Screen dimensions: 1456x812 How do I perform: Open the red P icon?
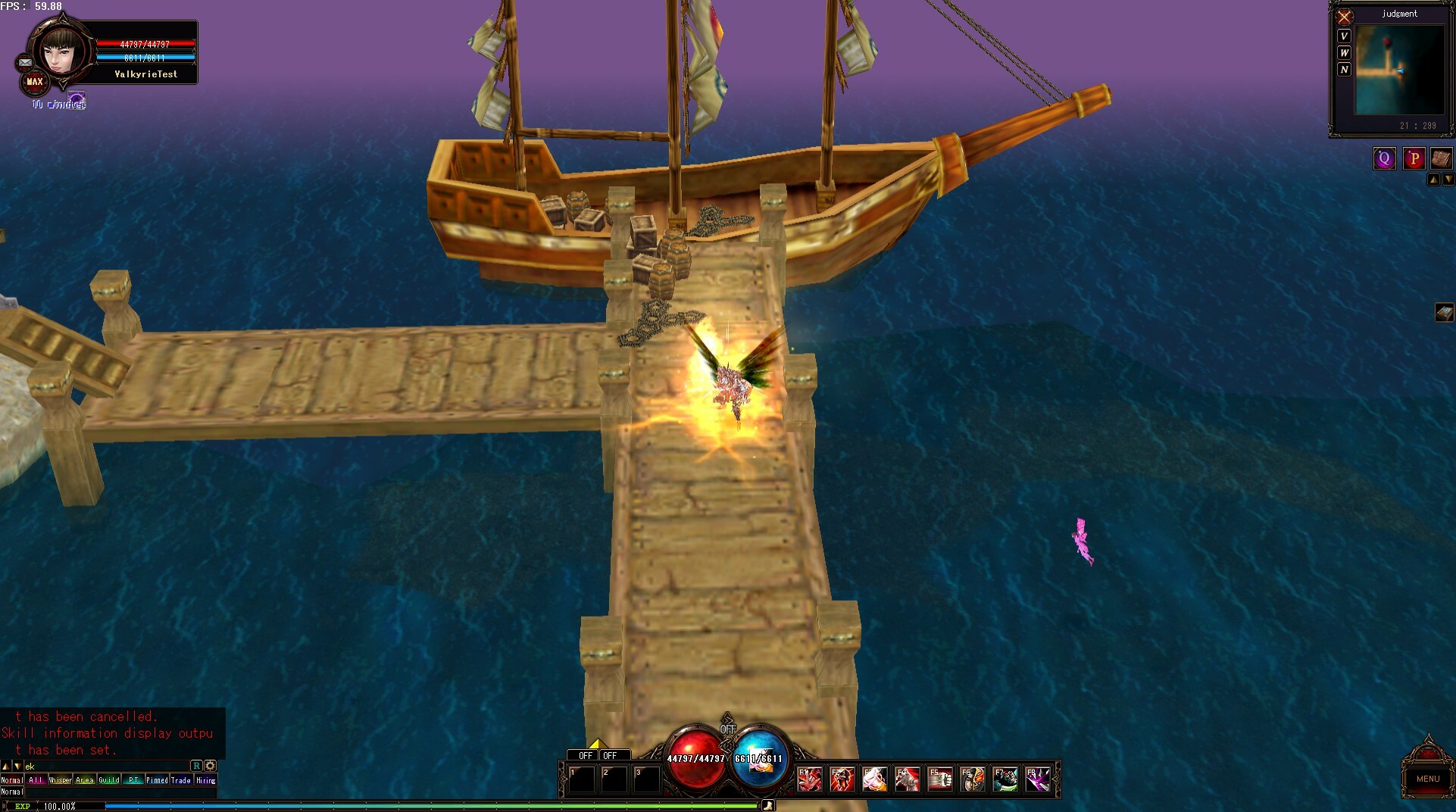pyautogui.click(x=1413, y=158)
